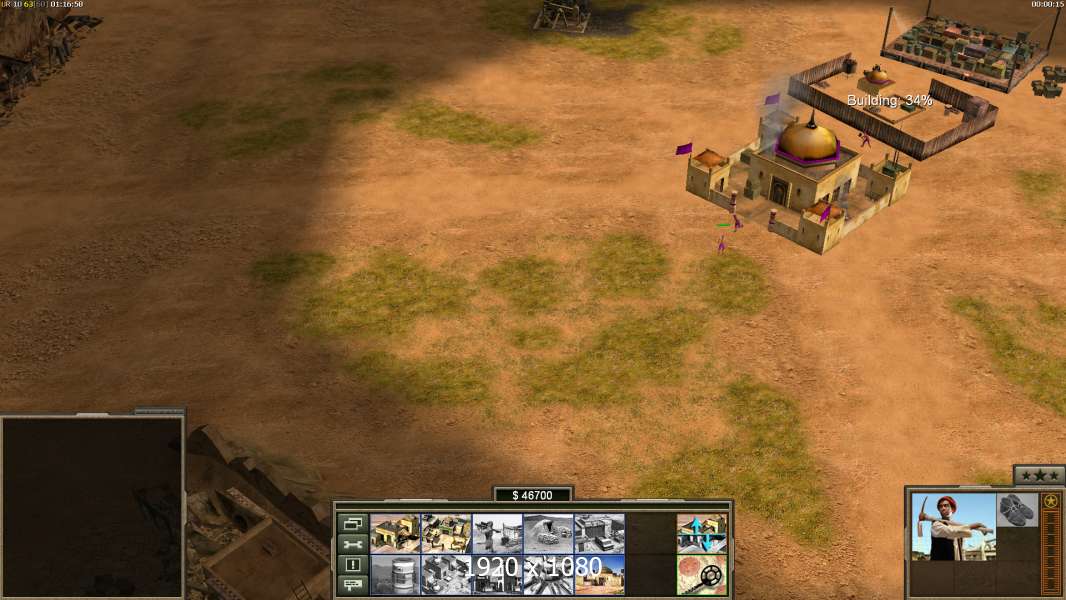Viewport: 1066px width, 600px height.
Task: Choose the Demo Trap barrel icon
Action: (395, 574)
